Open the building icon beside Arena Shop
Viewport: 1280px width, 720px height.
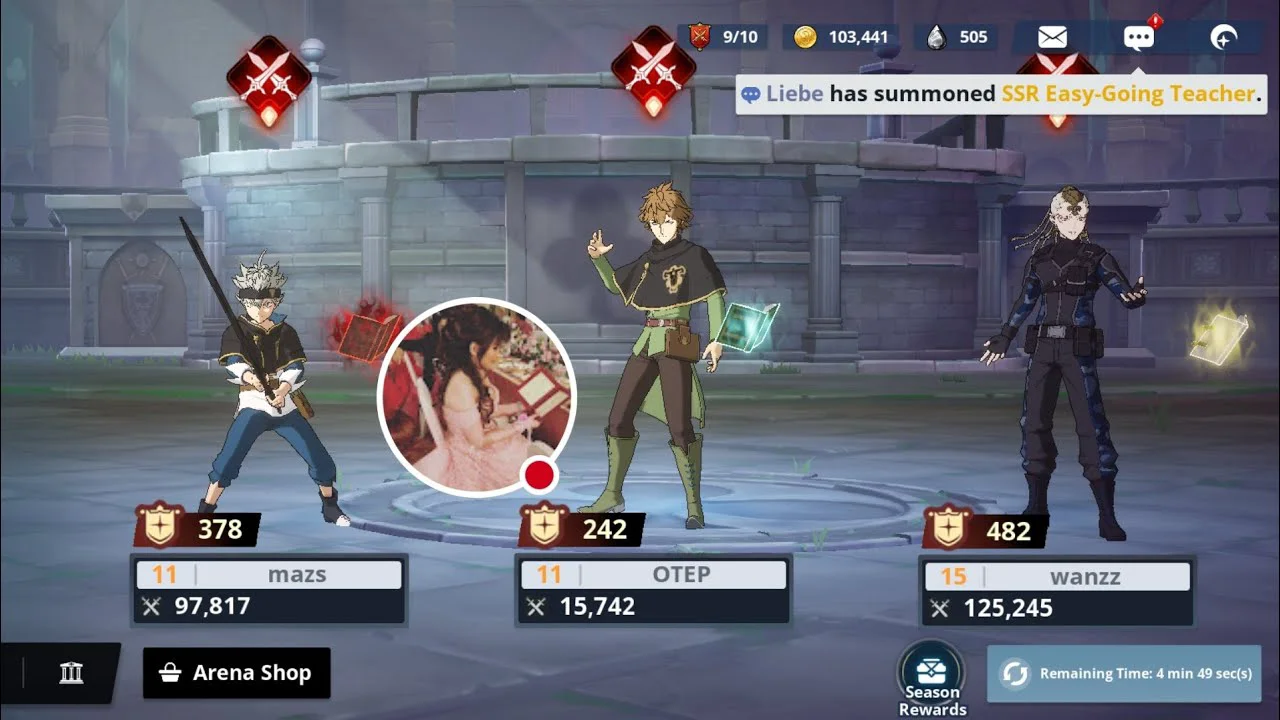pyautogui.click(x=71, y=673)
